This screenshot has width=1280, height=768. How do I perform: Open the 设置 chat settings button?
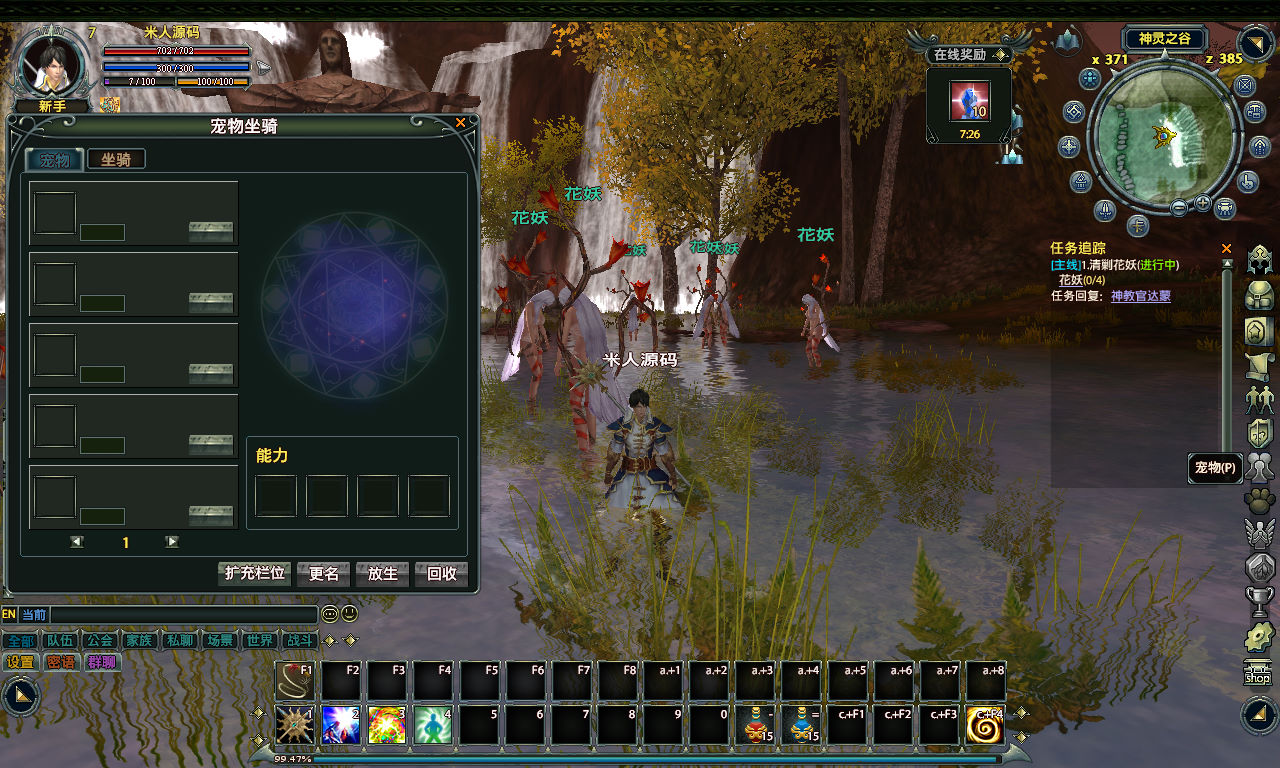click(x=20, y=662)
